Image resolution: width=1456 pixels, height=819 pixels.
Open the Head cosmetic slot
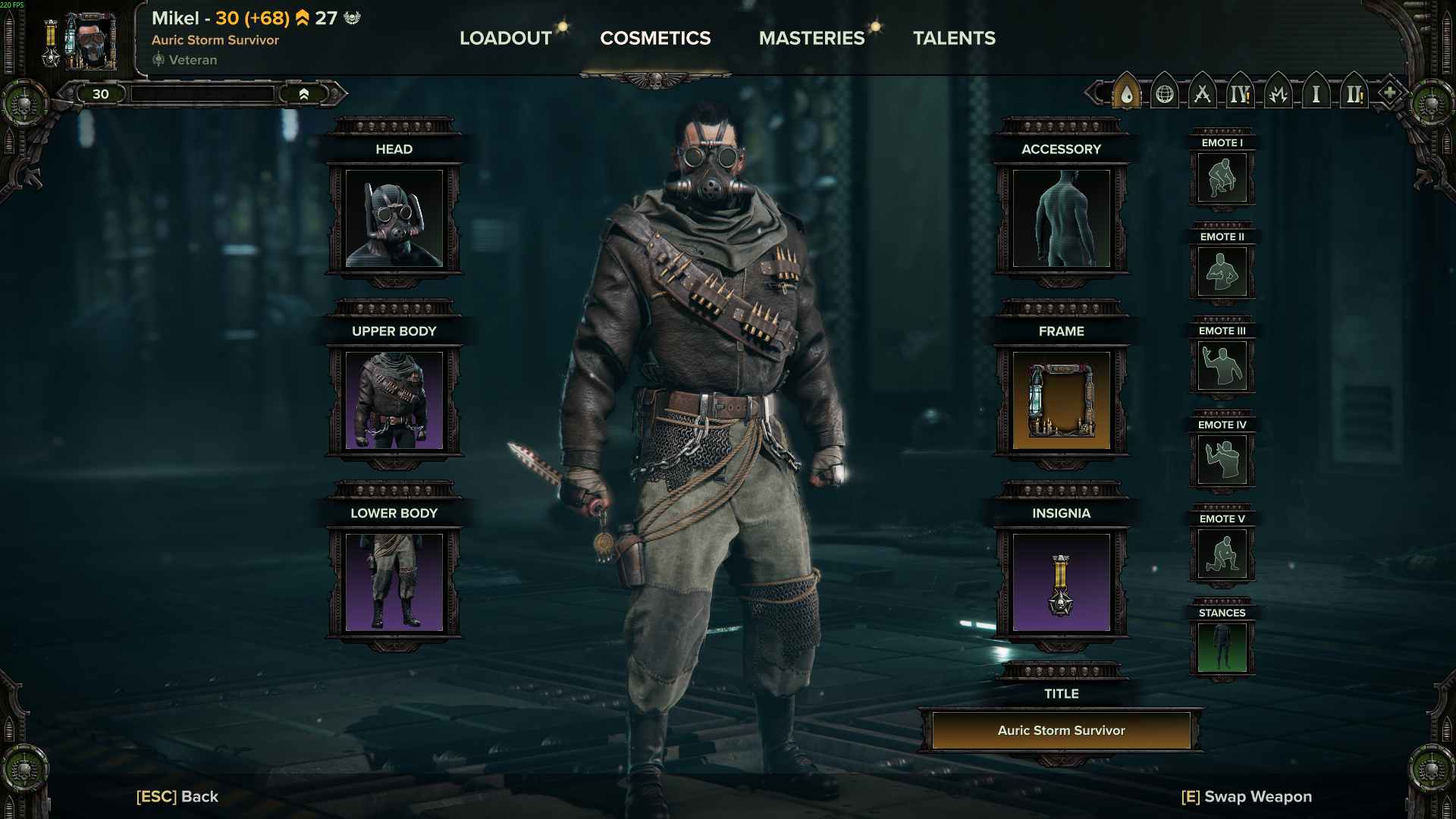coord(394,218)
